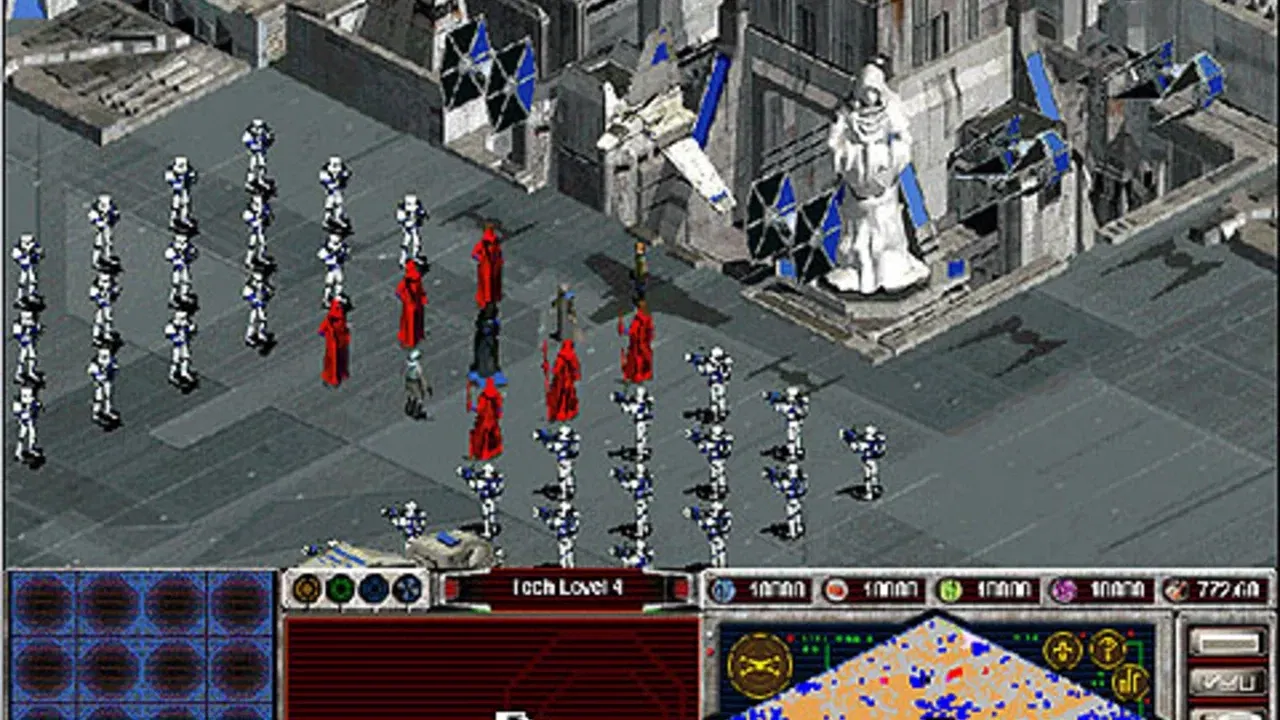The width and height of the screenshot is (1280, 720).
Task: Click the blue fan icon on the command bar
Action: click(x=407, y=585)
